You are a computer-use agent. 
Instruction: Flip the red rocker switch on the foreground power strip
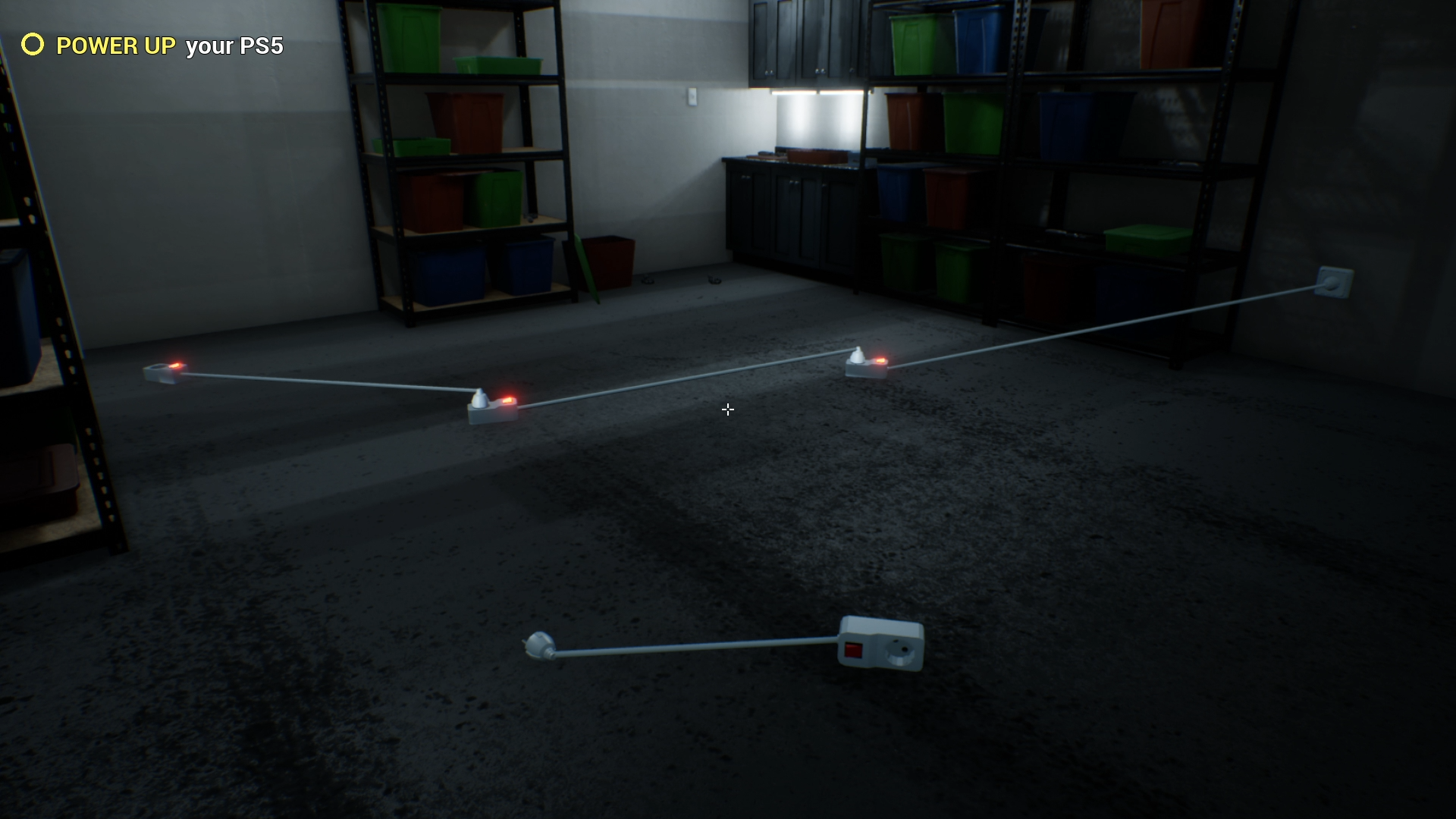click(x=853, y=648)
